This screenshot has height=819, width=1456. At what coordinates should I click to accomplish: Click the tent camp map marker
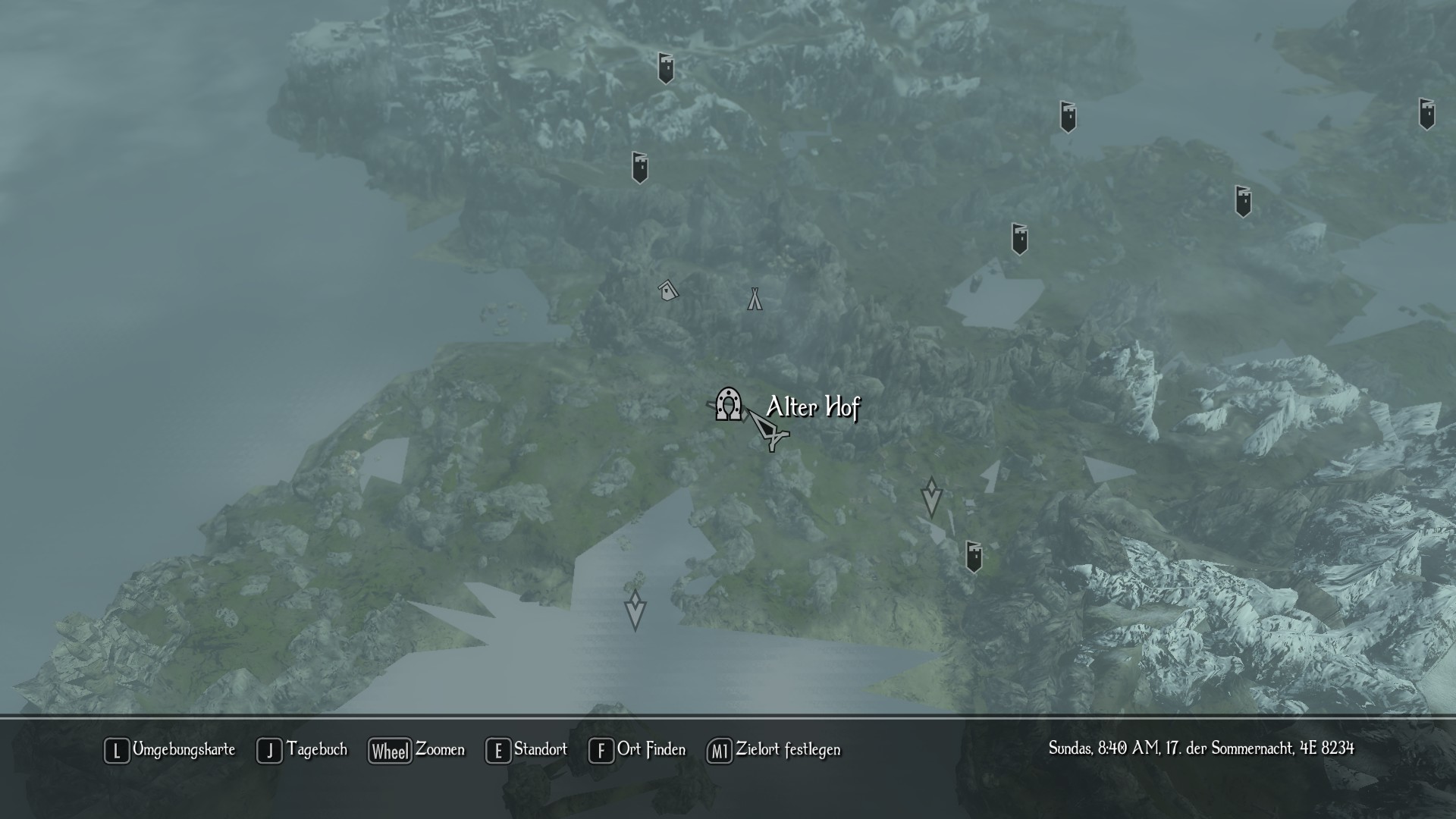point(754,299)
